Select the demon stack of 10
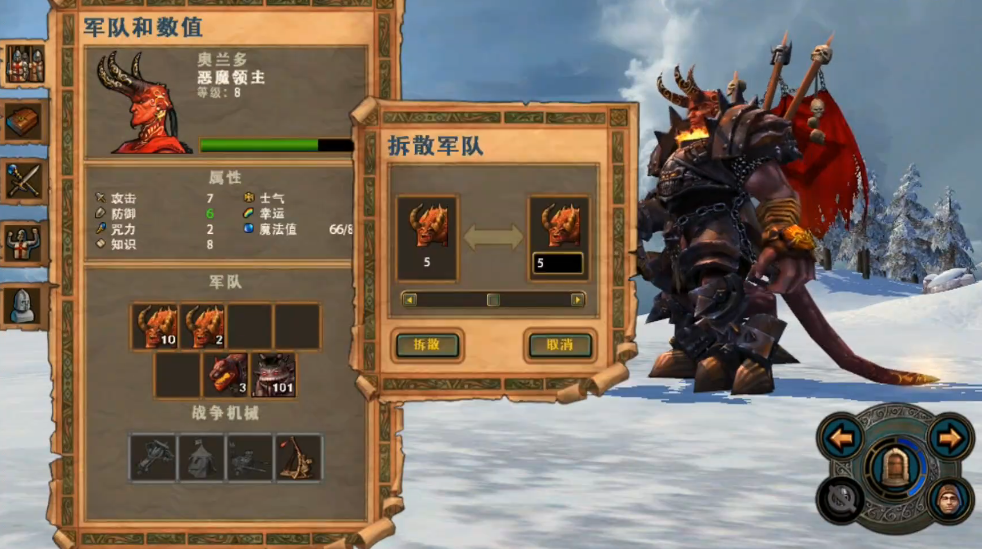This screenshot has height=549, width=982. coord(155,327)
